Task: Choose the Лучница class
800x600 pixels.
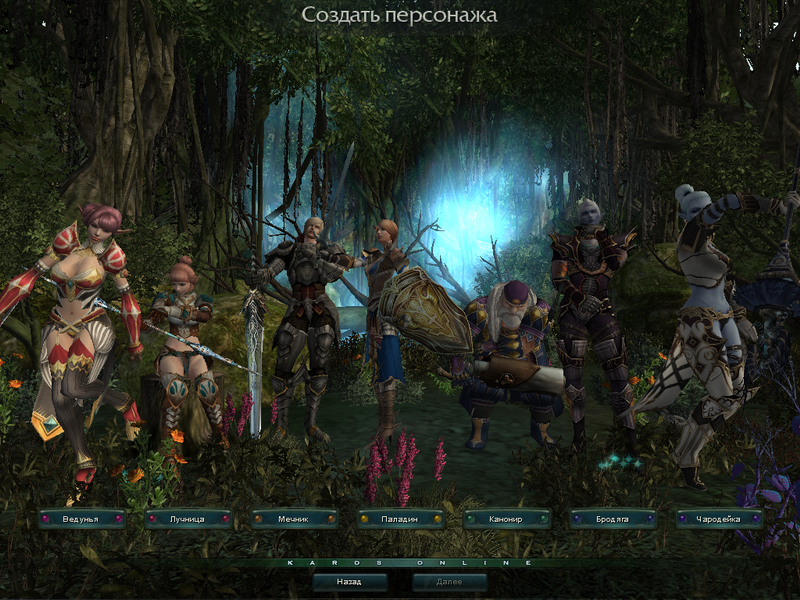Action: tap(188, 519)
